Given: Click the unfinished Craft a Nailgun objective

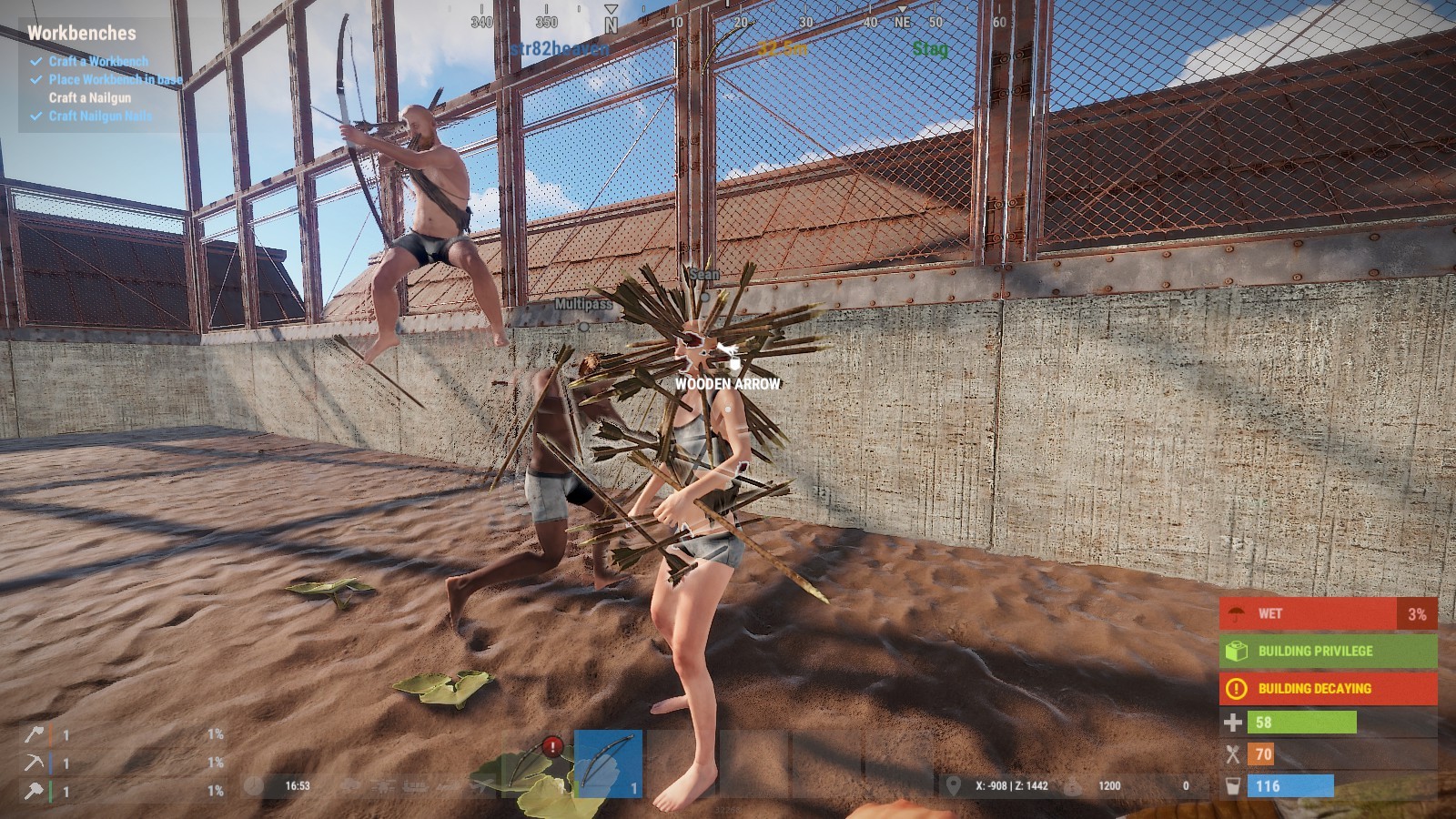Looking at the screenshot, I should click(x=89, y=97).
